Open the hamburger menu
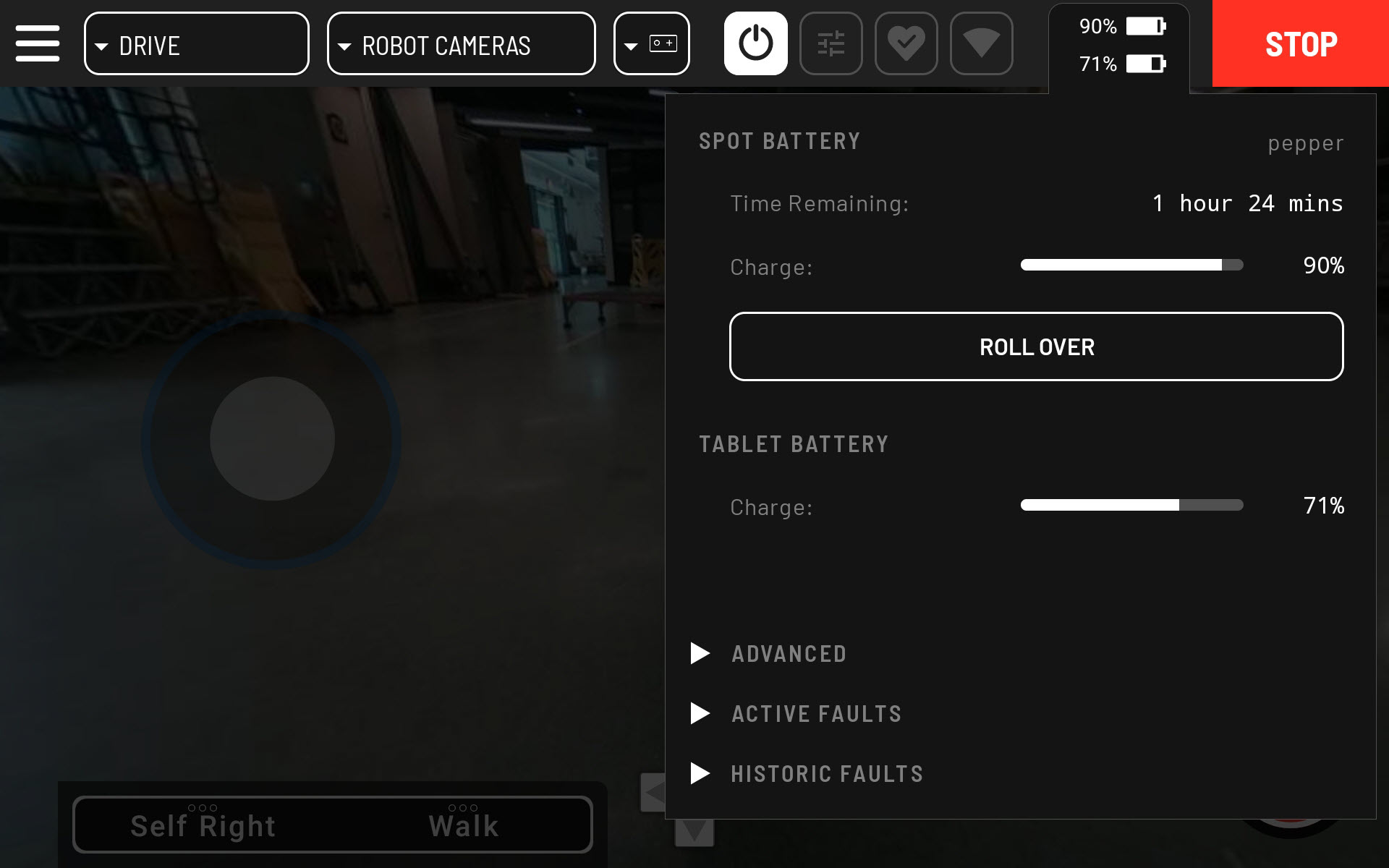The width and height of the screenshot is (1389, 868). point(37,43)
